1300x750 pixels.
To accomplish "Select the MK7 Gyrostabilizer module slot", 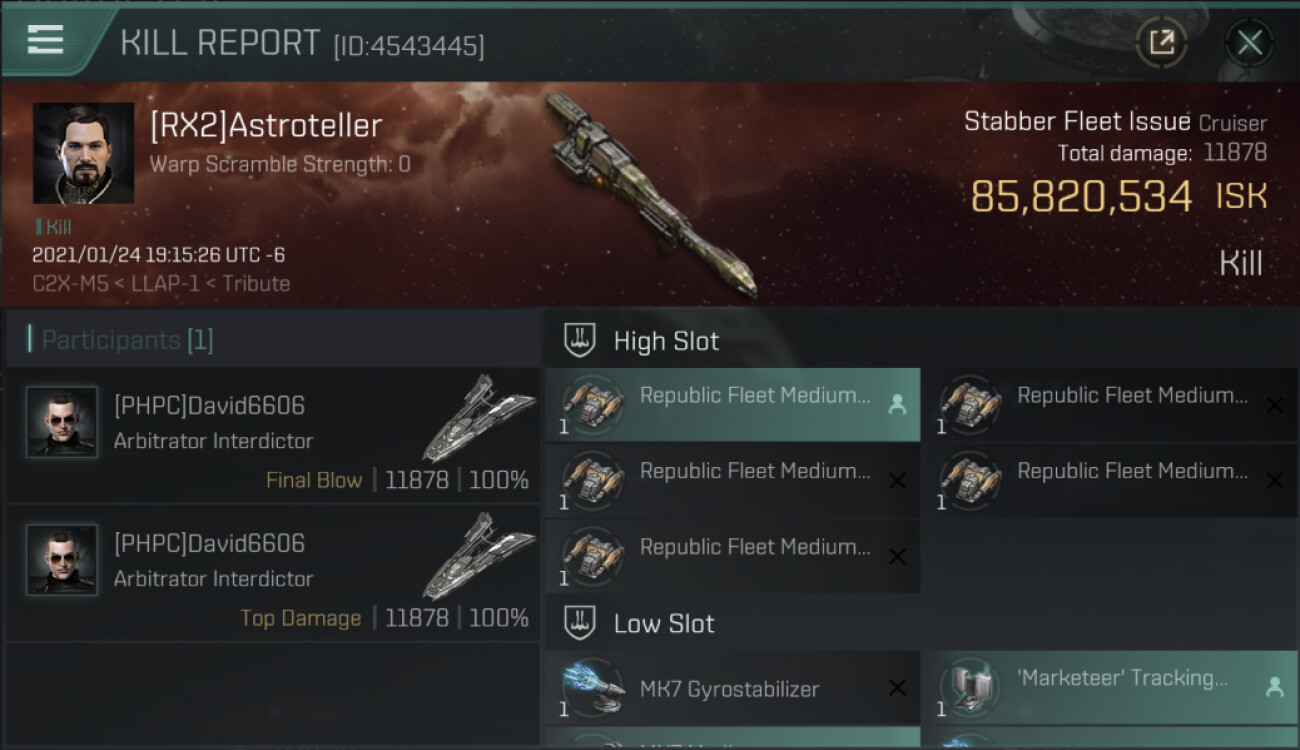I will click(x=732, y=688).
